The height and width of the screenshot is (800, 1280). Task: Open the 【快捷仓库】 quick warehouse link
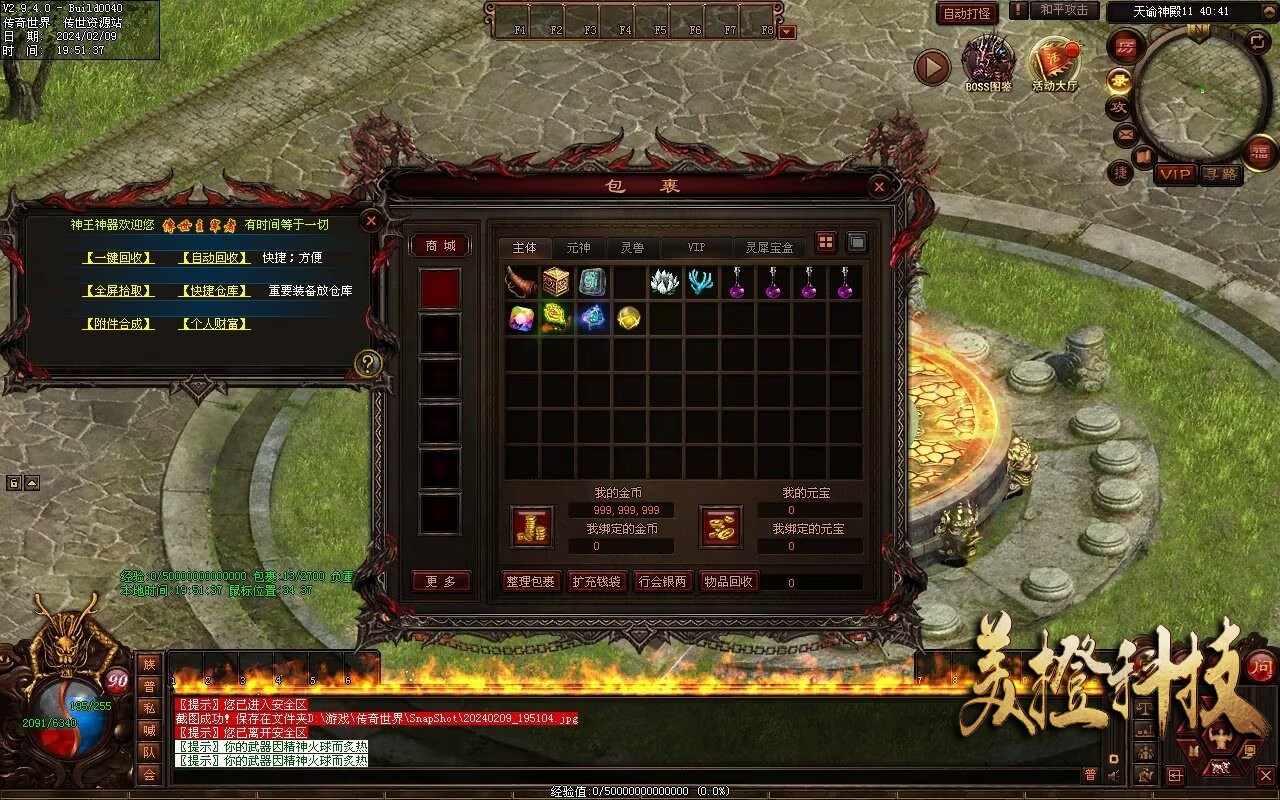tap(214, 291)
